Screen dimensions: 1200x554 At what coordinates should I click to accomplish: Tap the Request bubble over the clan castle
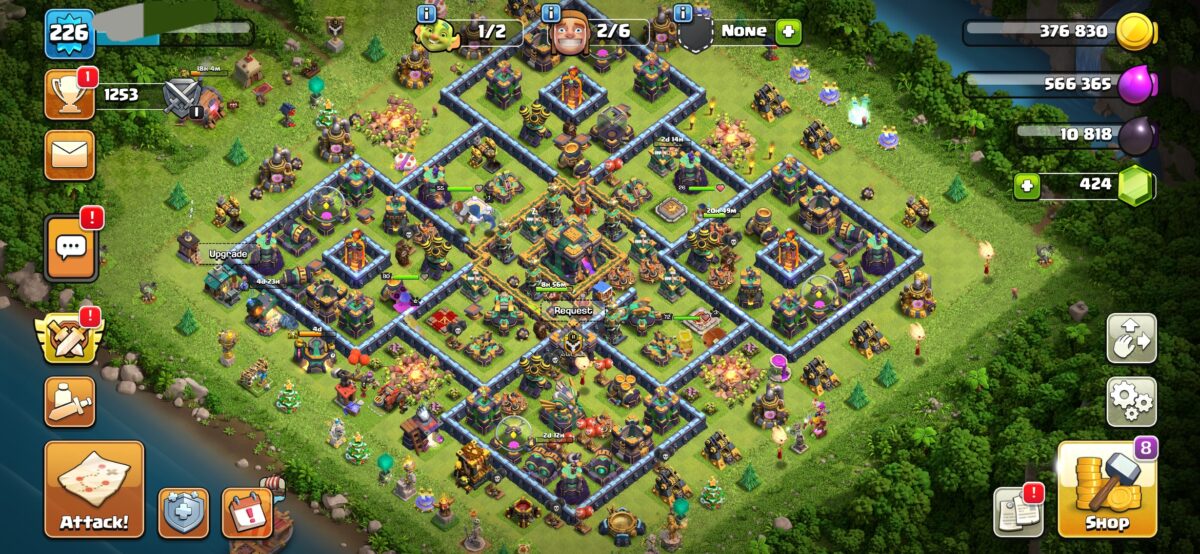pos(572,311)
